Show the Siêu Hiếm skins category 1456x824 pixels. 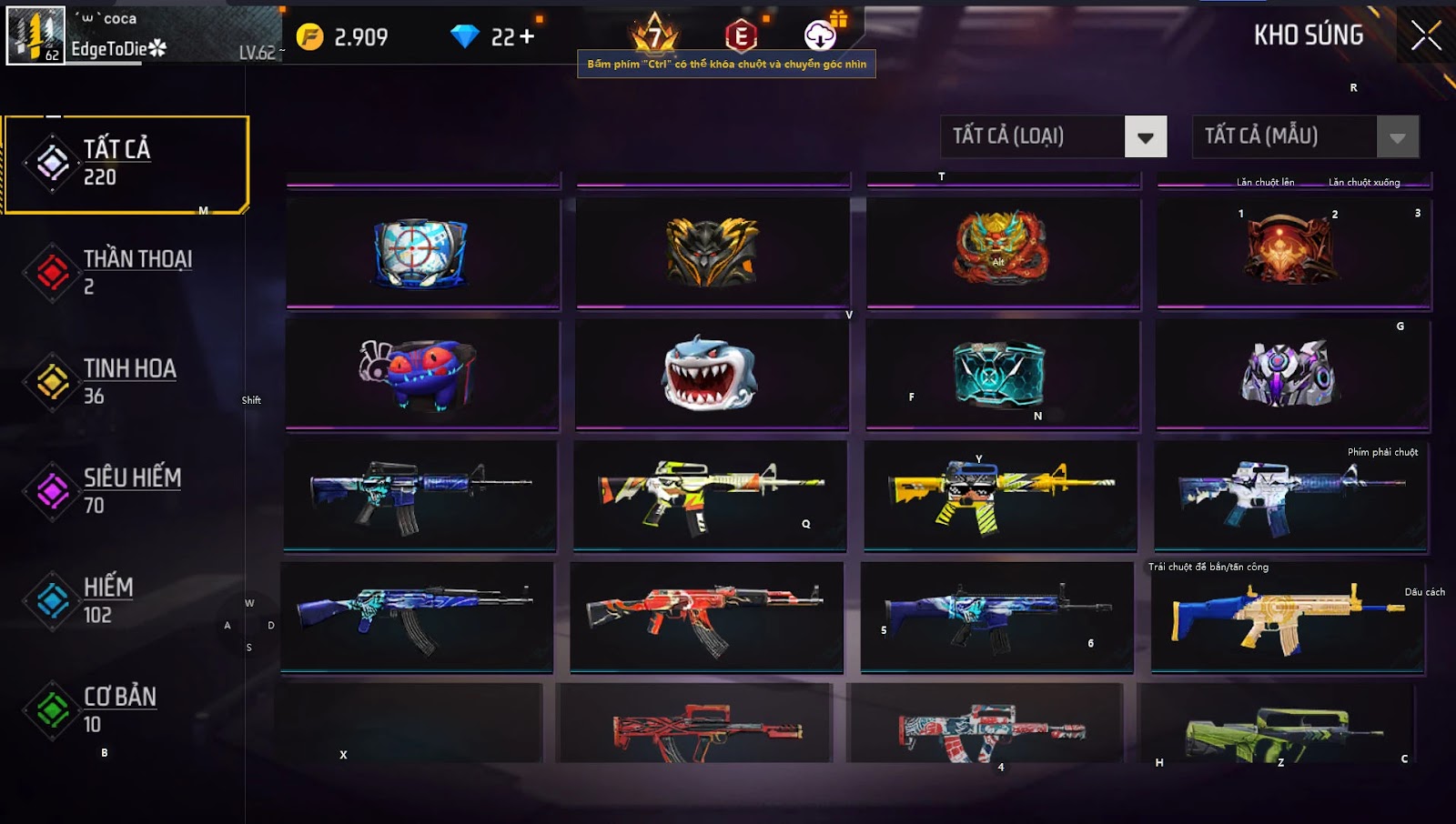126,491
